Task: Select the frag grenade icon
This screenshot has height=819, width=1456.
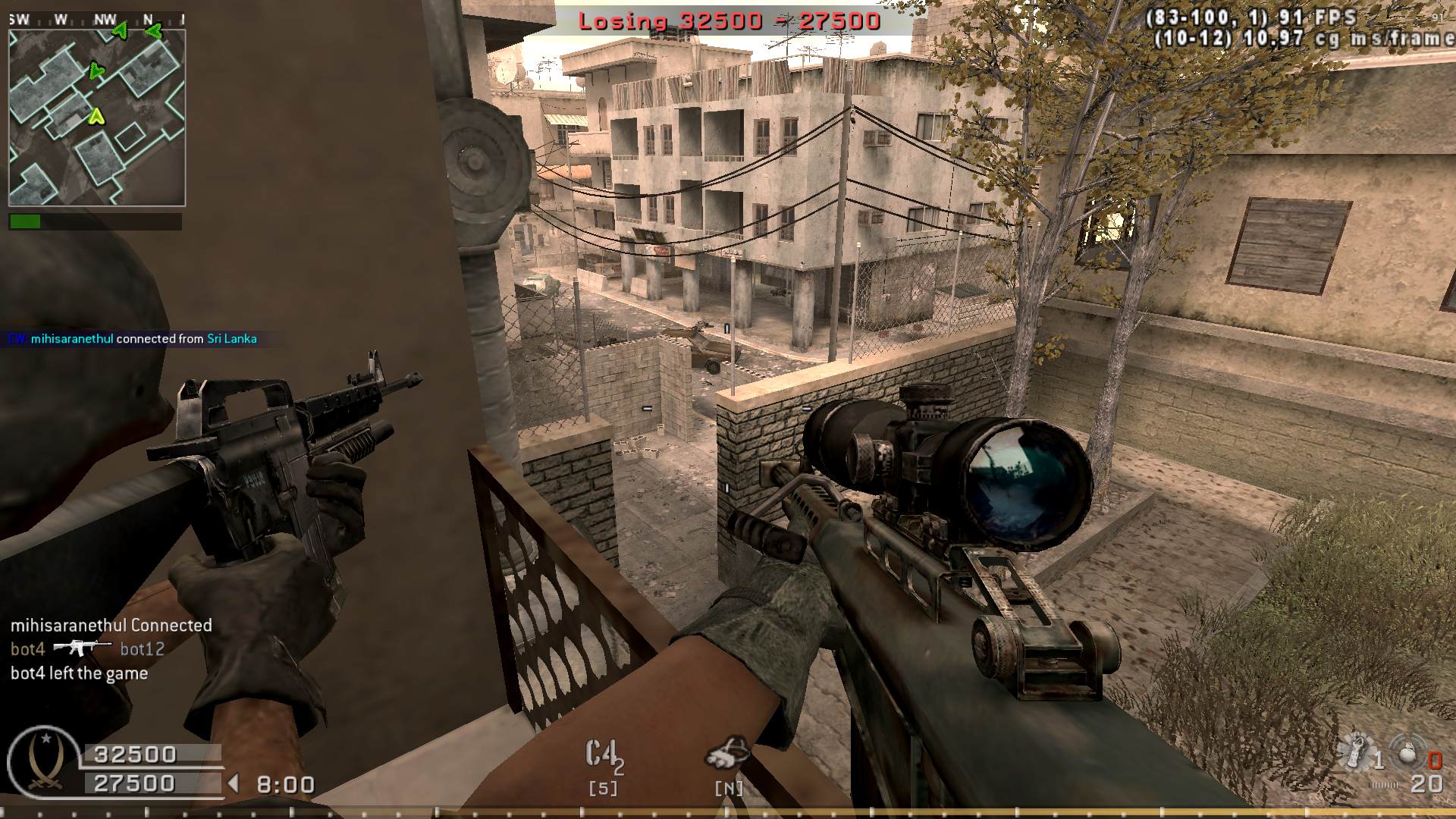Action: click(x=1408, y=755)
